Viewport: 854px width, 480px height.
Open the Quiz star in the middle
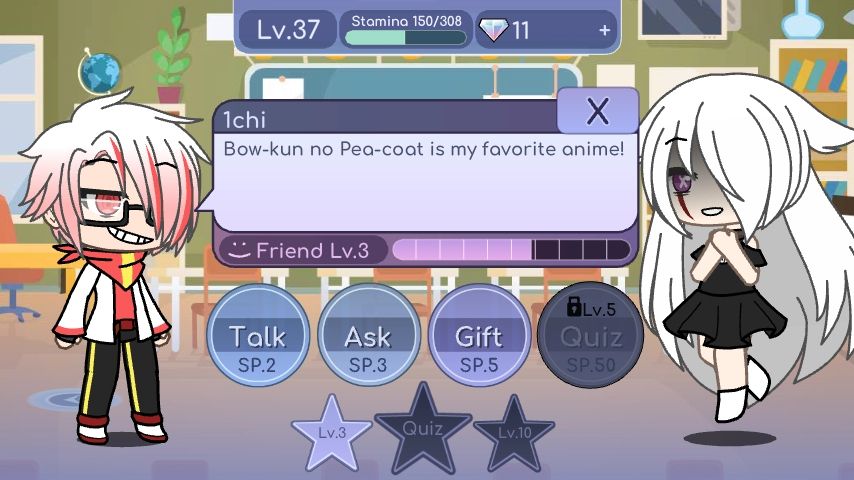point(423,428)
